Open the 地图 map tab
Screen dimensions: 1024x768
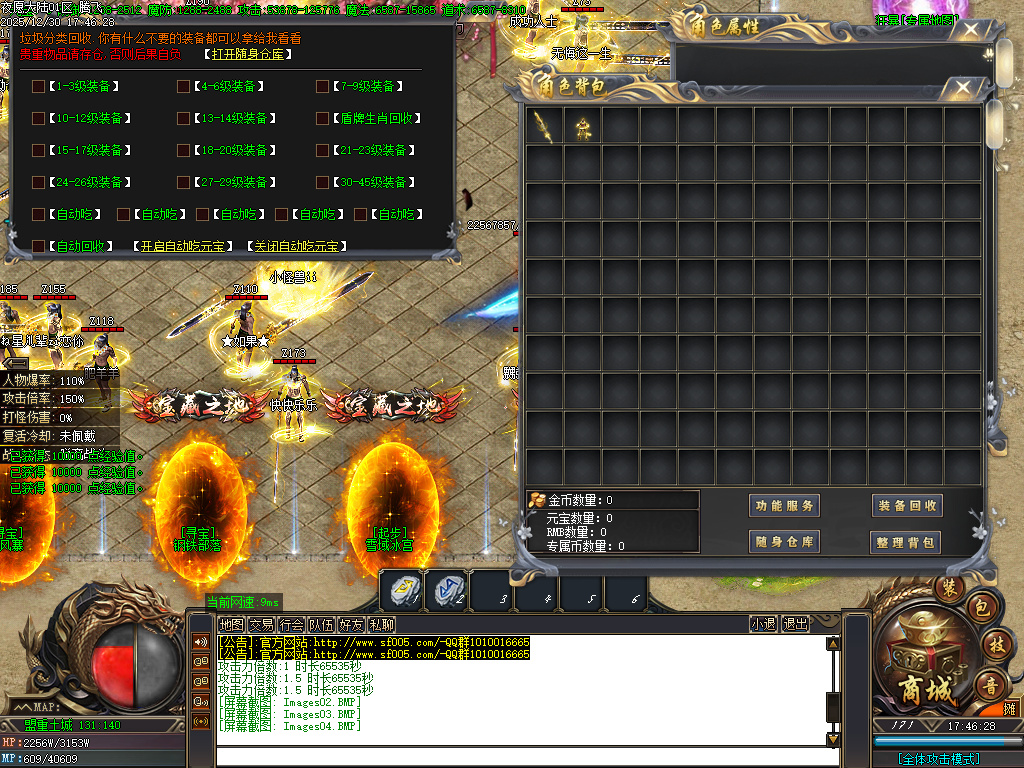point(231,624)
